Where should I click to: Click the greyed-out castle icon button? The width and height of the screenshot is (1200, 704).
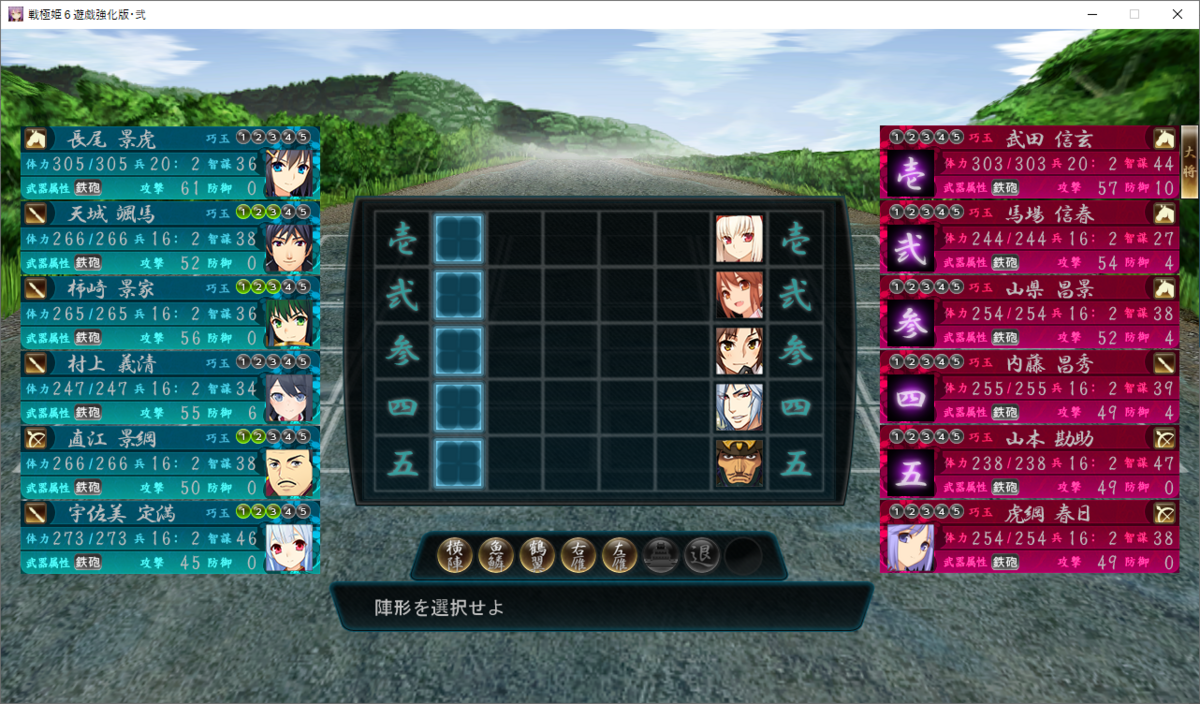tap(661, 554)
